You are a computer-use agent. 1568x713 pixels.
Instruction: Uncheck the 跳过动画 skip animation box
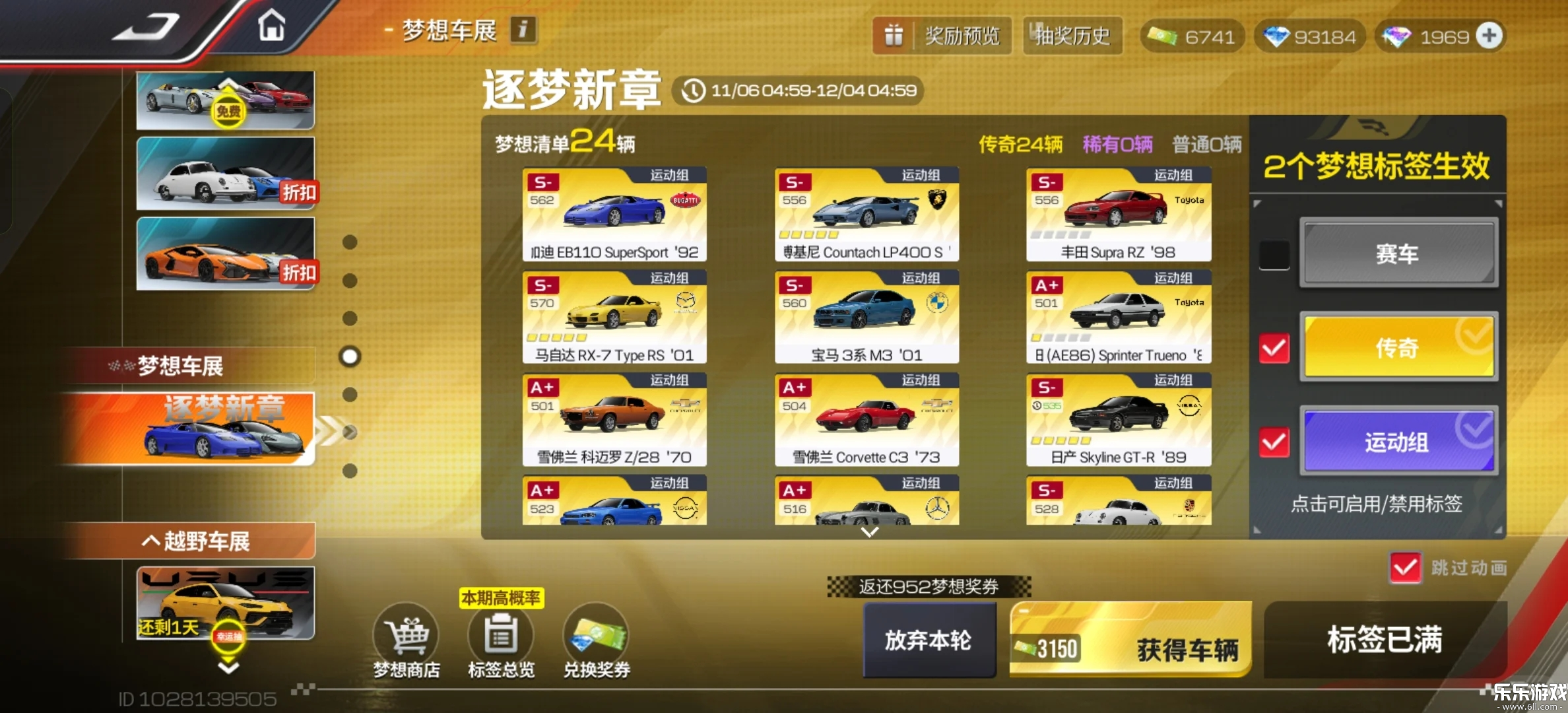(x=1405, y=568)
